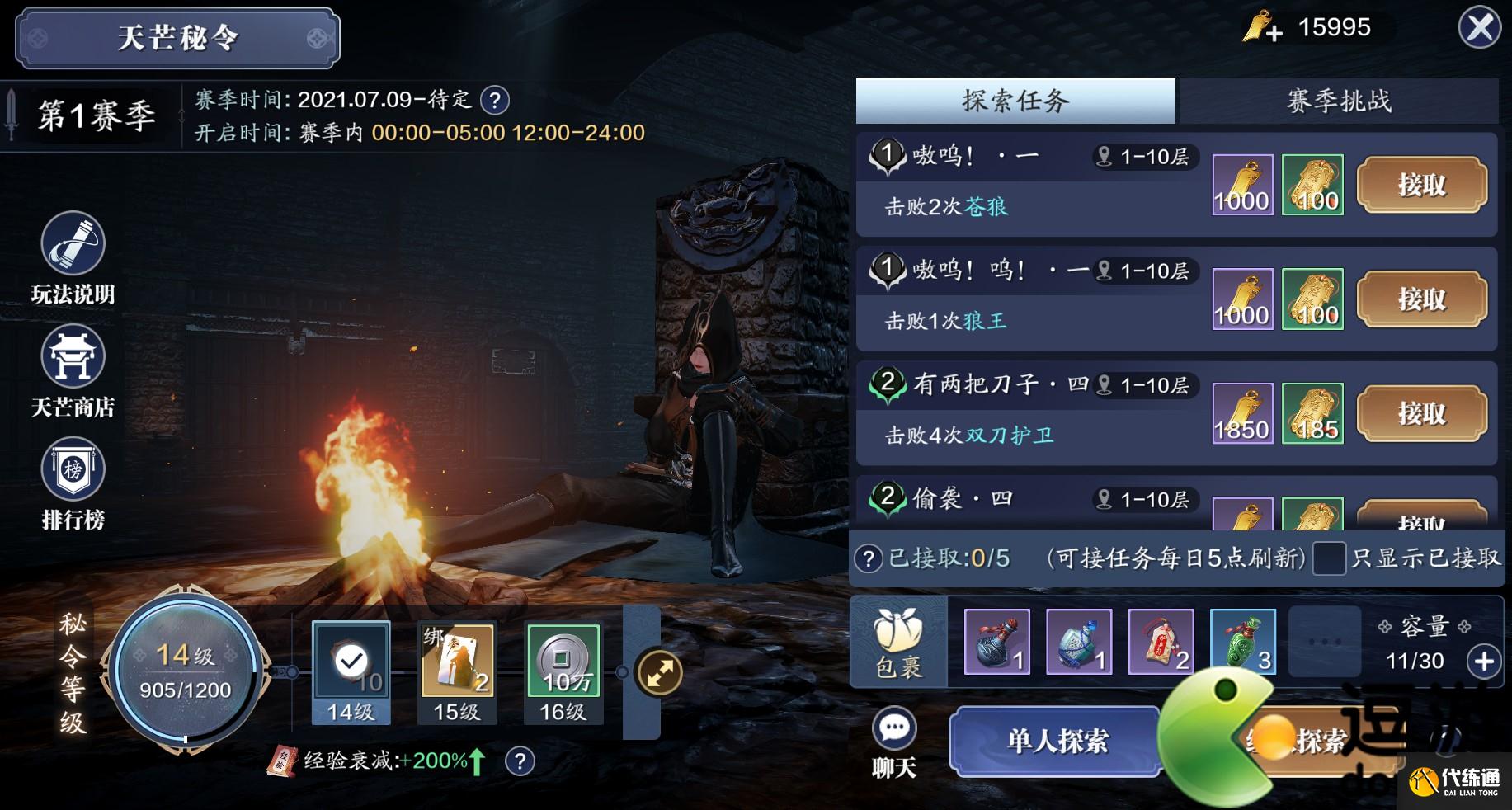
Task: Select the 探索任务 tab
Action: tap(1015, 101)
